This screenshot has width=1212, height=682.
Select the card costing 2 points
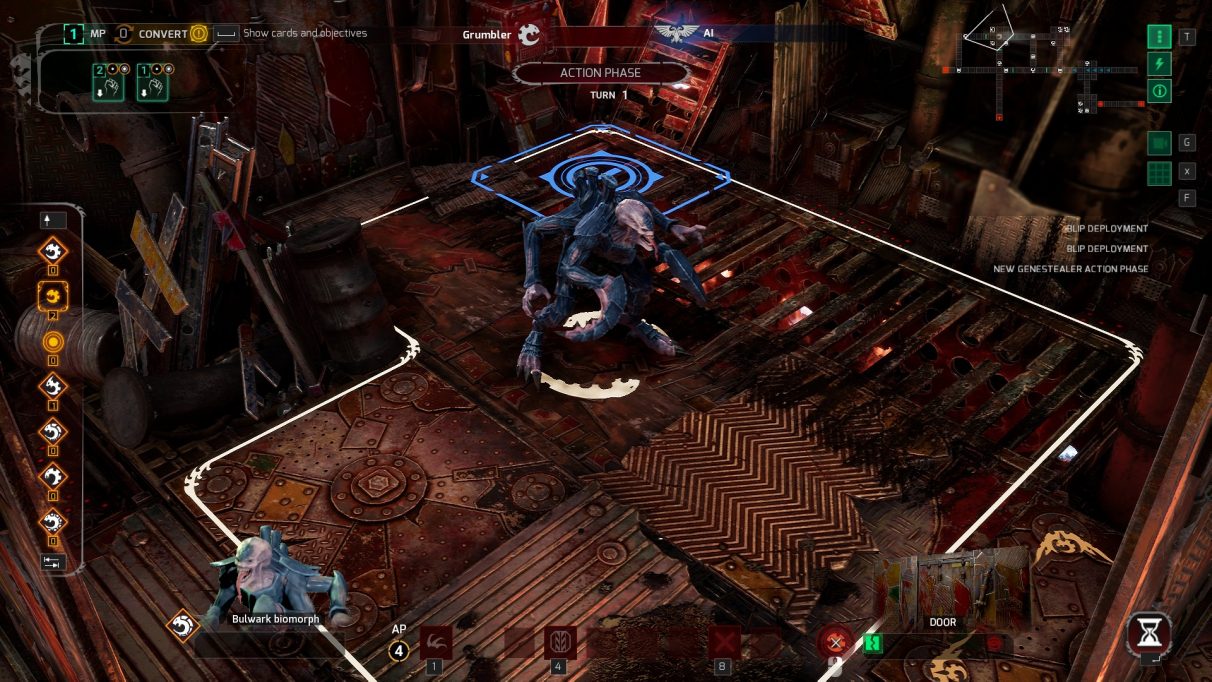109,83
